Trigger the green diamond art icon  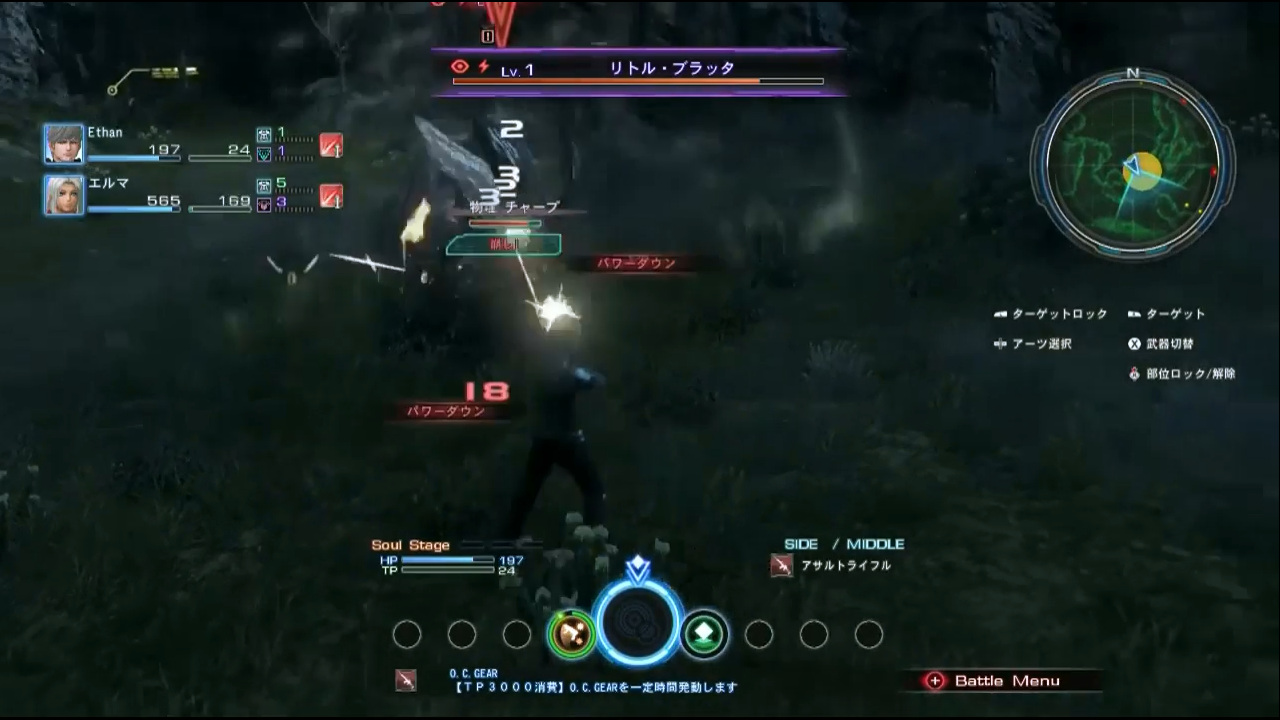click(704, 634)
